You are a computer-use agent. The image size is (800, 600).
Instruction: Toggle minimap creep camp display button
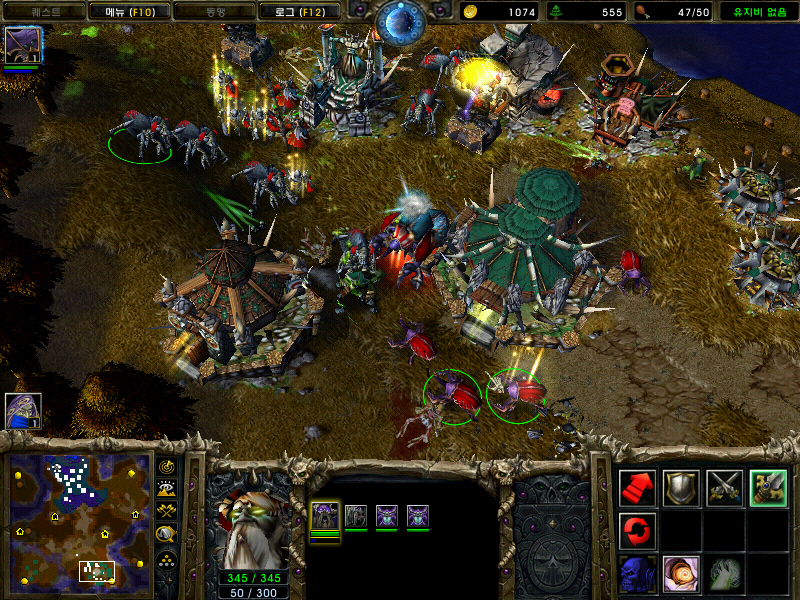tap(168, 535)
